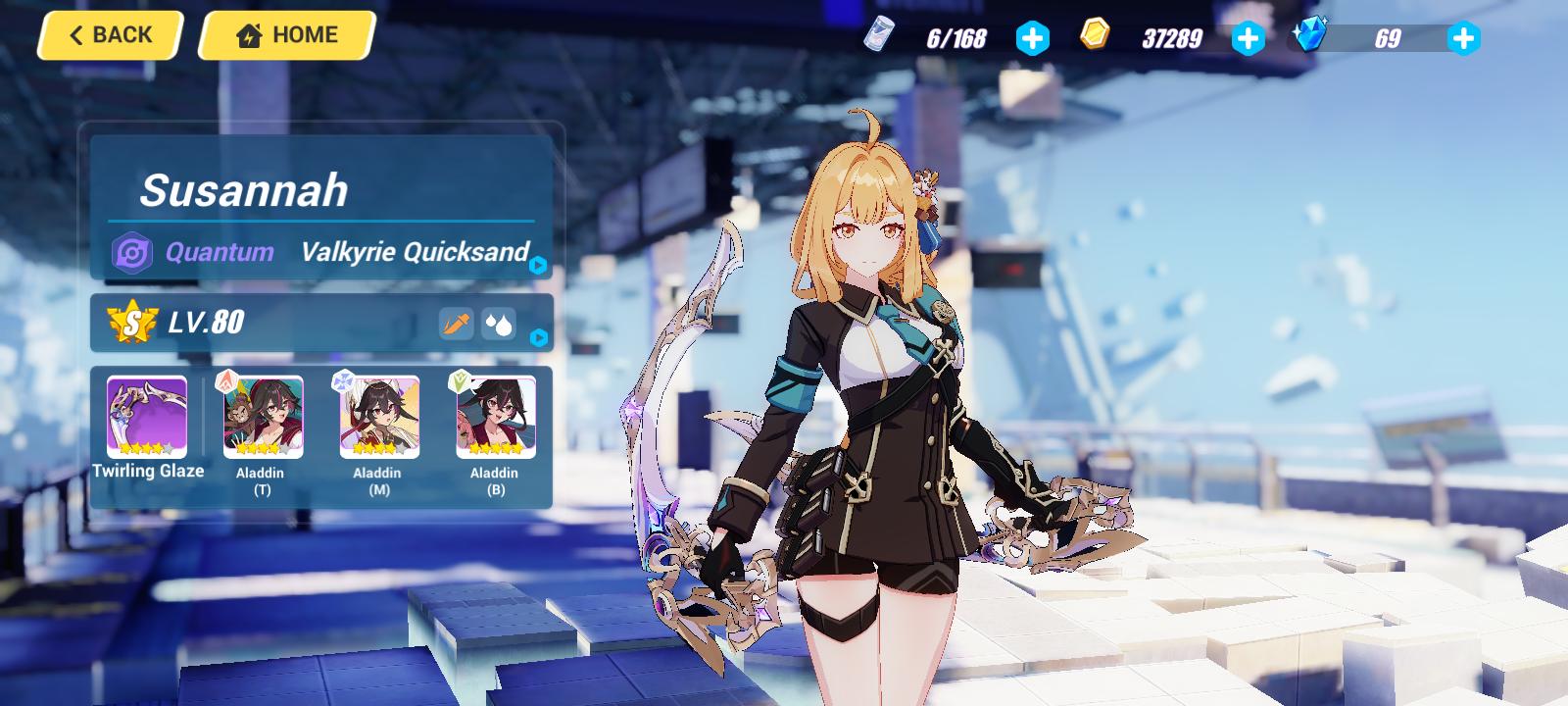Click the gold coin currency icon
The height and width of the screenshot is (706, 1568).
(1098, 35)
